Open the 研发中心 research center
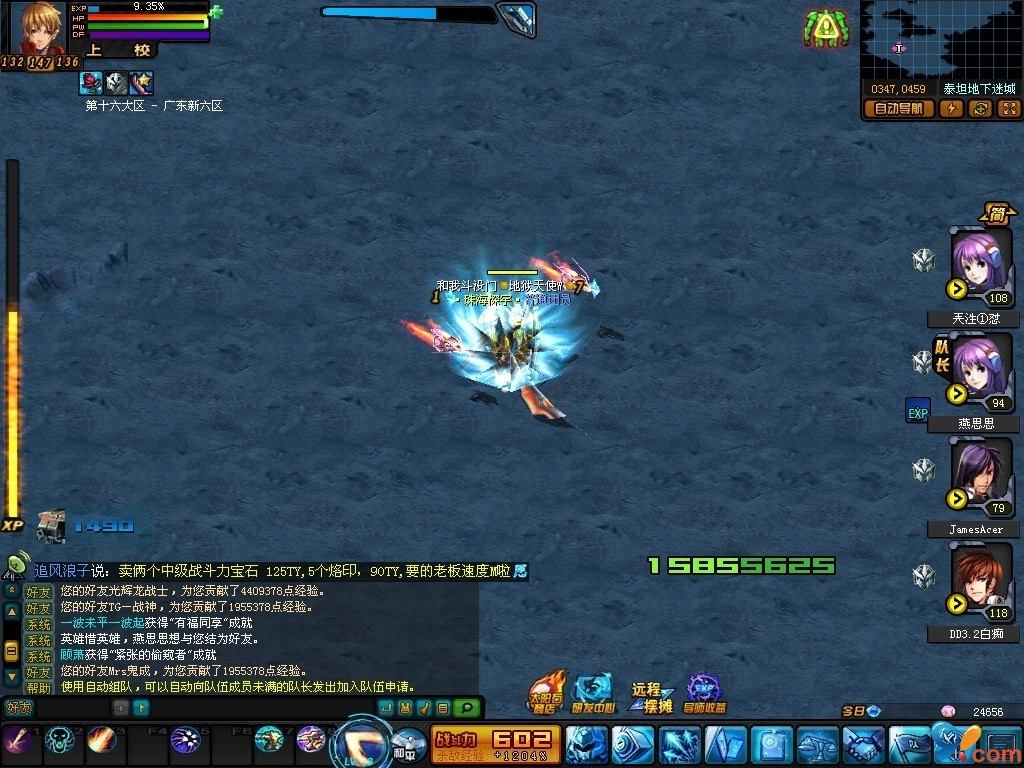This screenshot has height=768, width=1024. pyautogui.click(x=593, y=692)
